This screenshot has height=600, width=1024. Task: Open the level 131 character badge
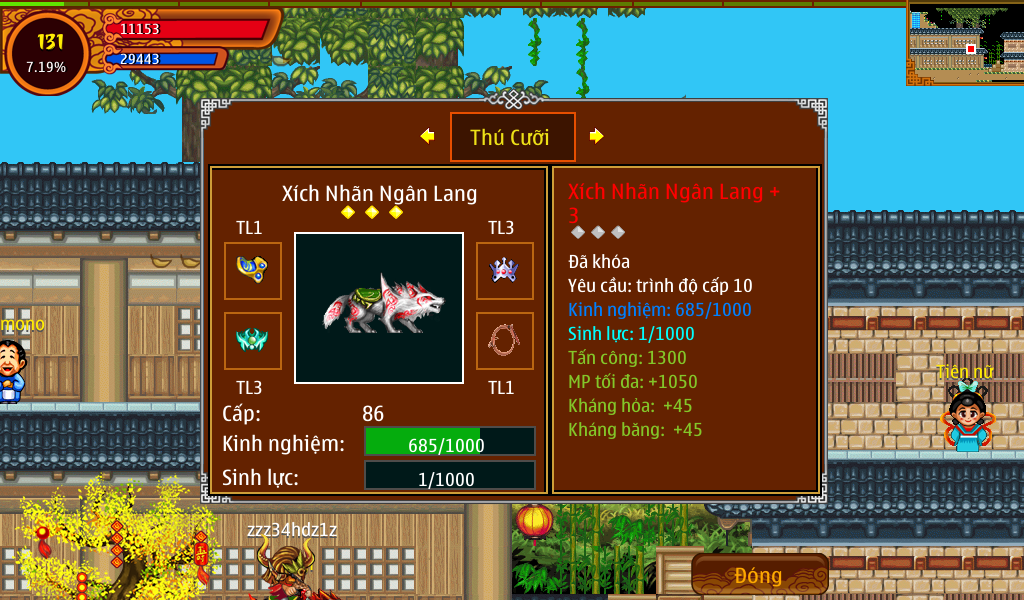pyautogui.click(x=47, y=54)
